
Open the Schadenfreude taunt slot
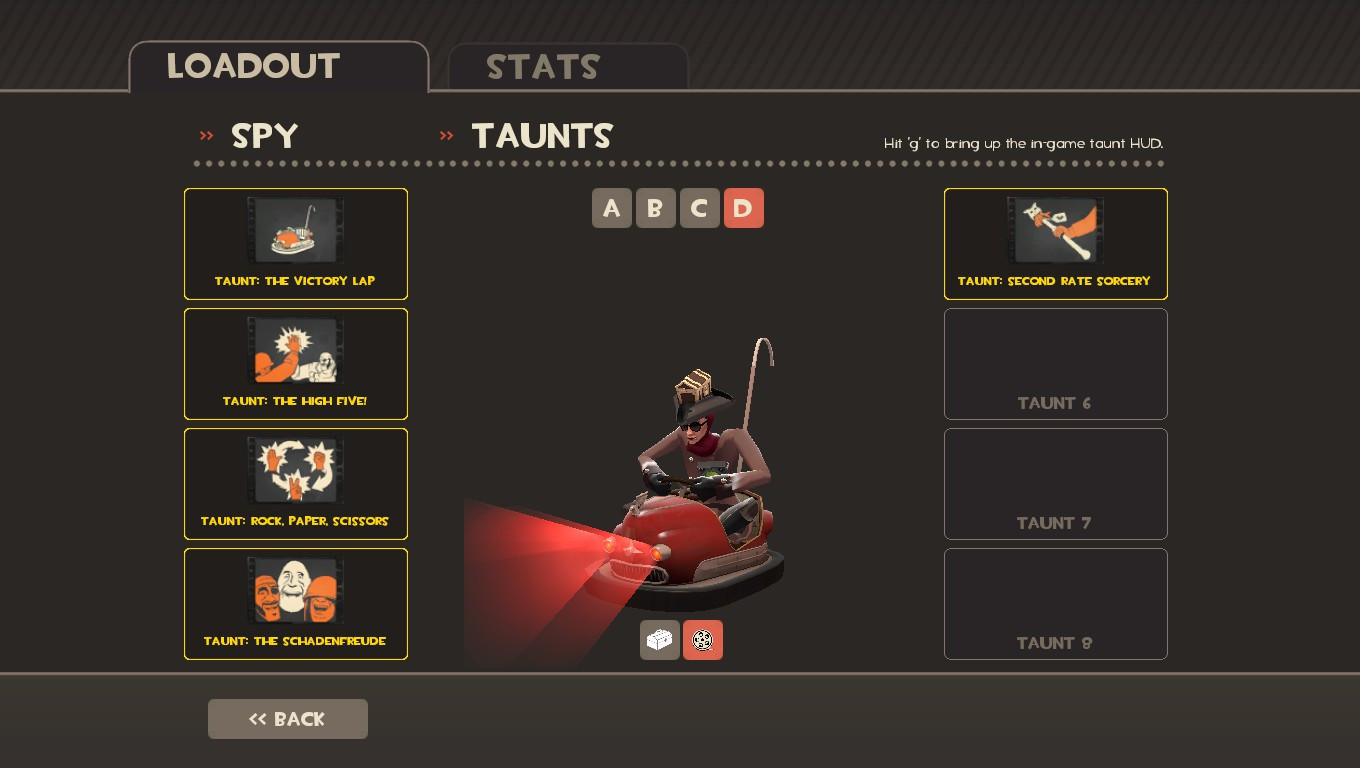pyautogui.click(x=296, y=604)
